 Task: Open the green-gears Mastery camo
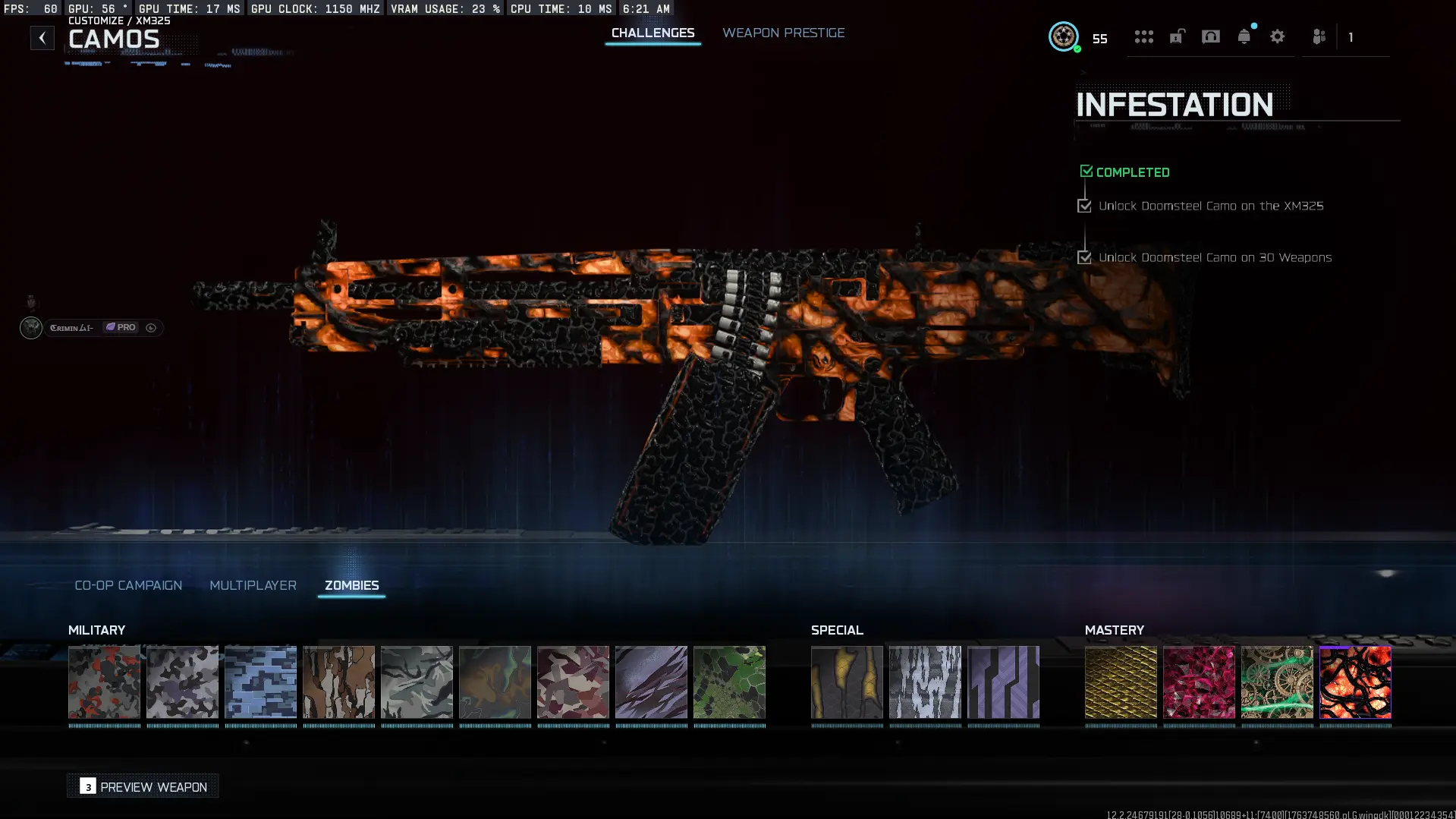click(x=1278, y=682)
